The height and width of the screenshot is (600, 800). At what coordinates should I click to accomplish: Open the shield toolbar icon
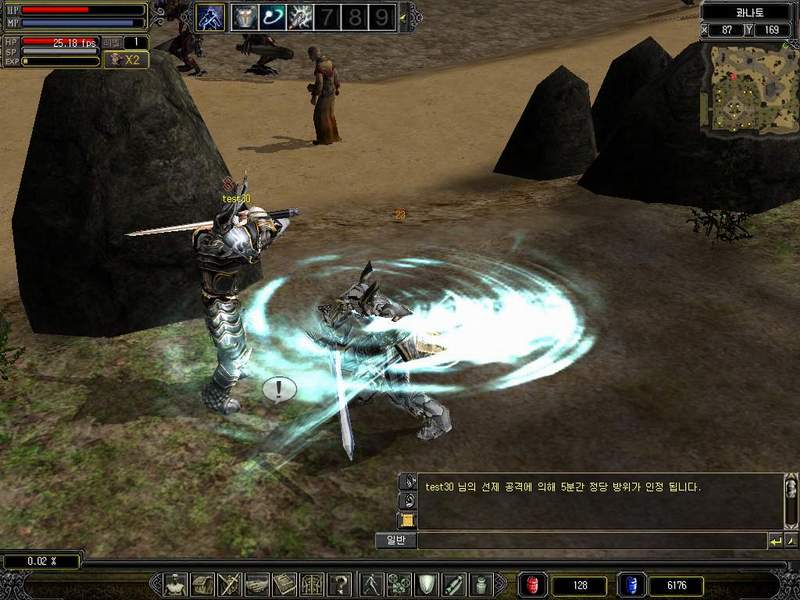tap(426, 584)
